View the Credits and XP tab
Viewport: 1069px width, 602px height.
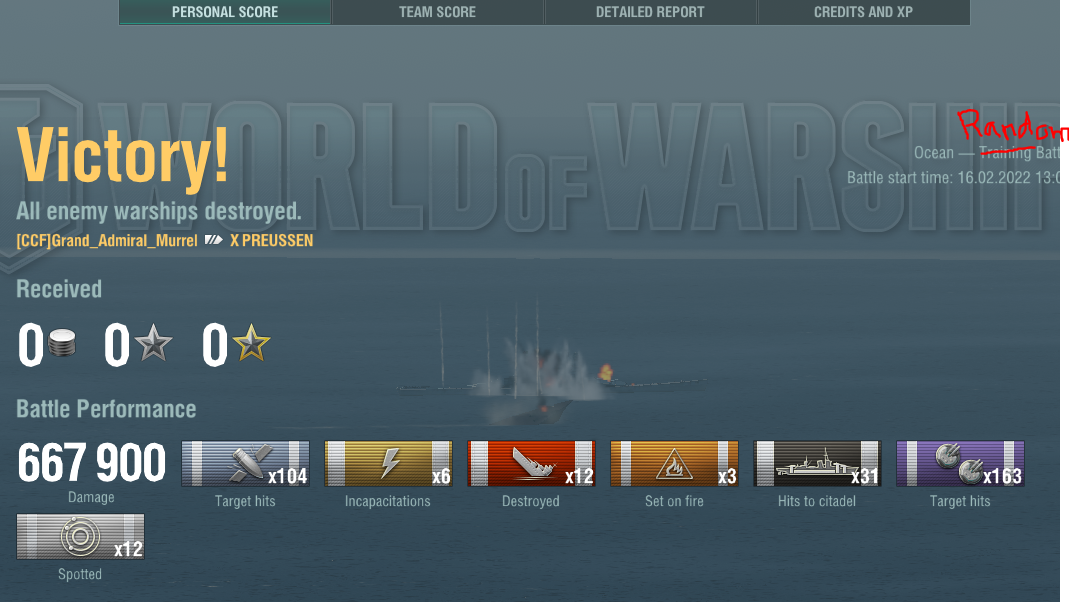(863, 12)
